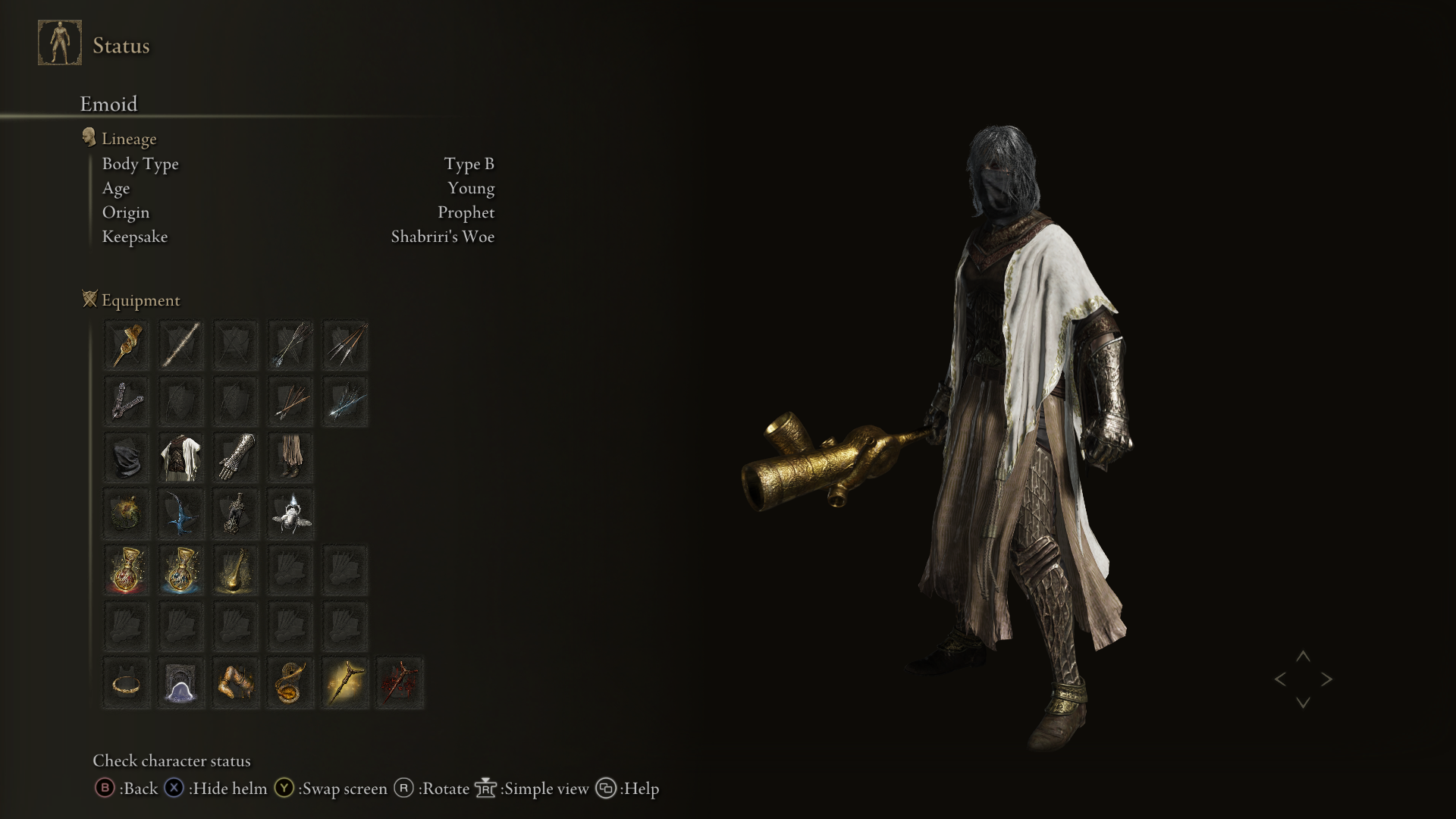
Task: Choose the leg armor with boots slot
Action: tap(290, 457)
